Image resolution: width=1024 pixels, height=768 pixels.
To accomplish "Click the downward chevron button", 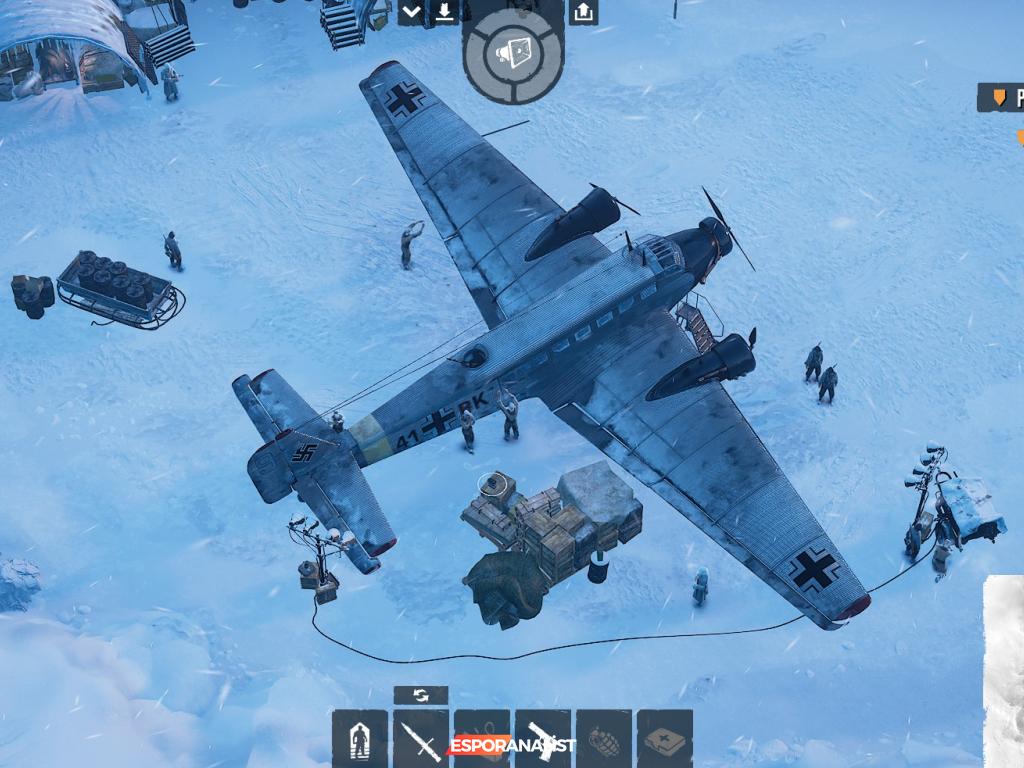I will click(412, 12).
